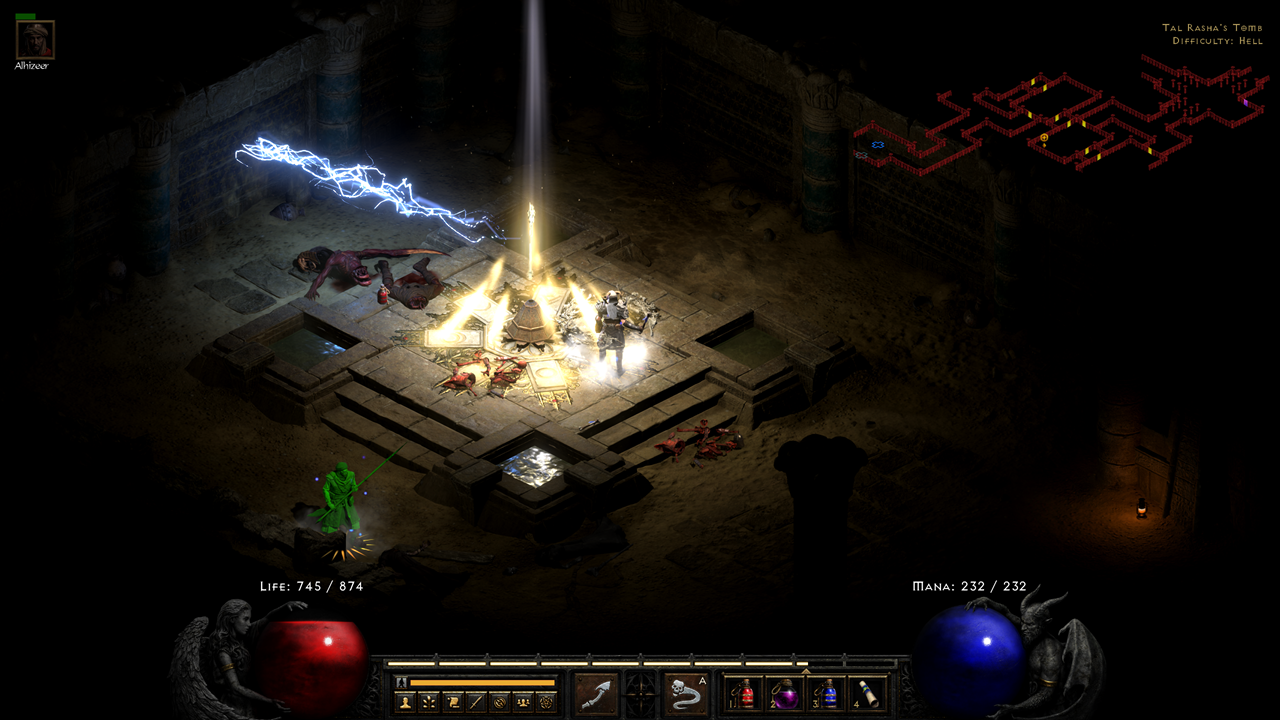Use the scroll in belt slot 4
This screenshot has height=720, width=1280.
pos(868,694)
